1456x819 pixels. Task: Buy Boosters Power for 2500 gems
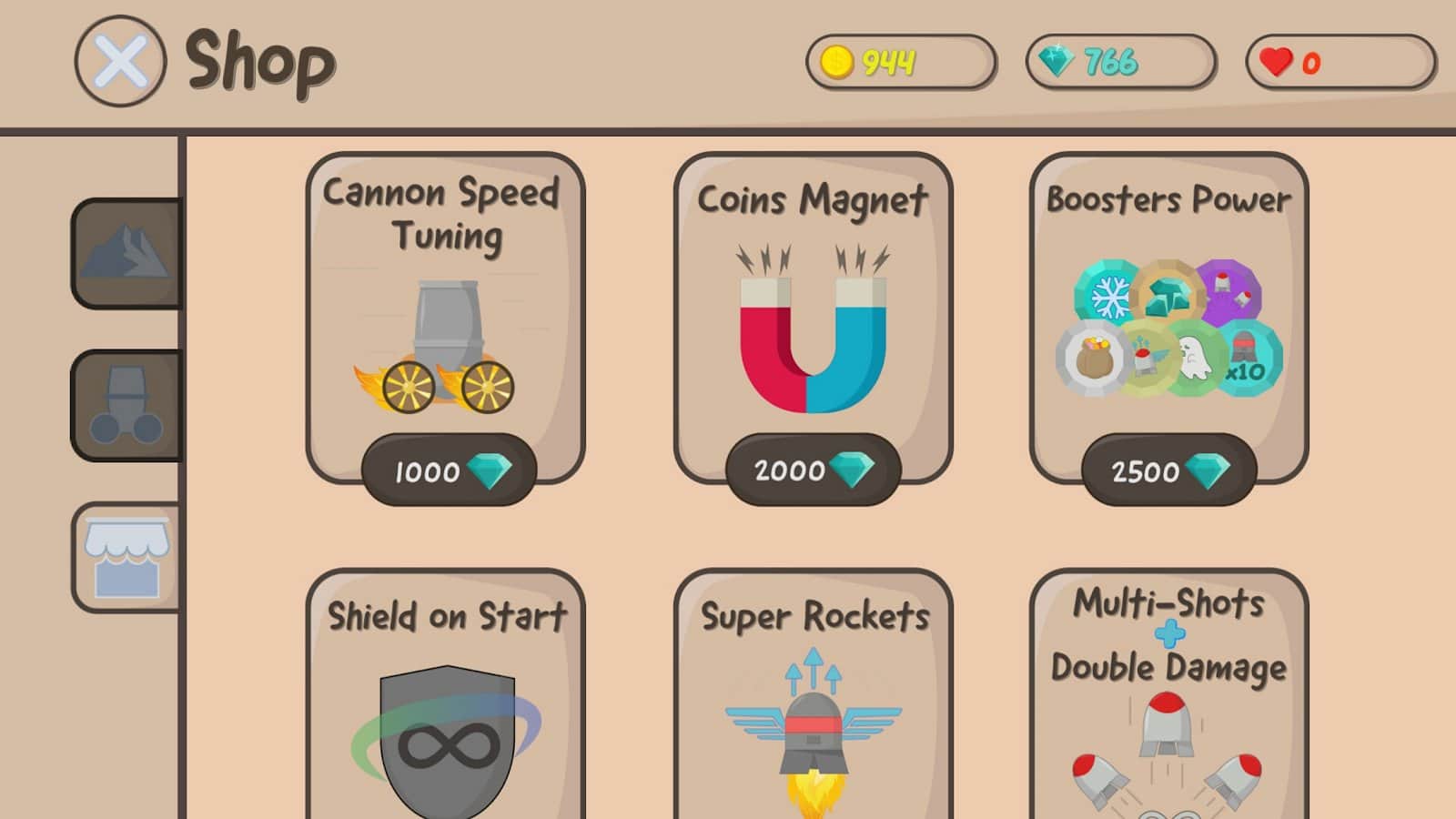tap(1168, 470)
